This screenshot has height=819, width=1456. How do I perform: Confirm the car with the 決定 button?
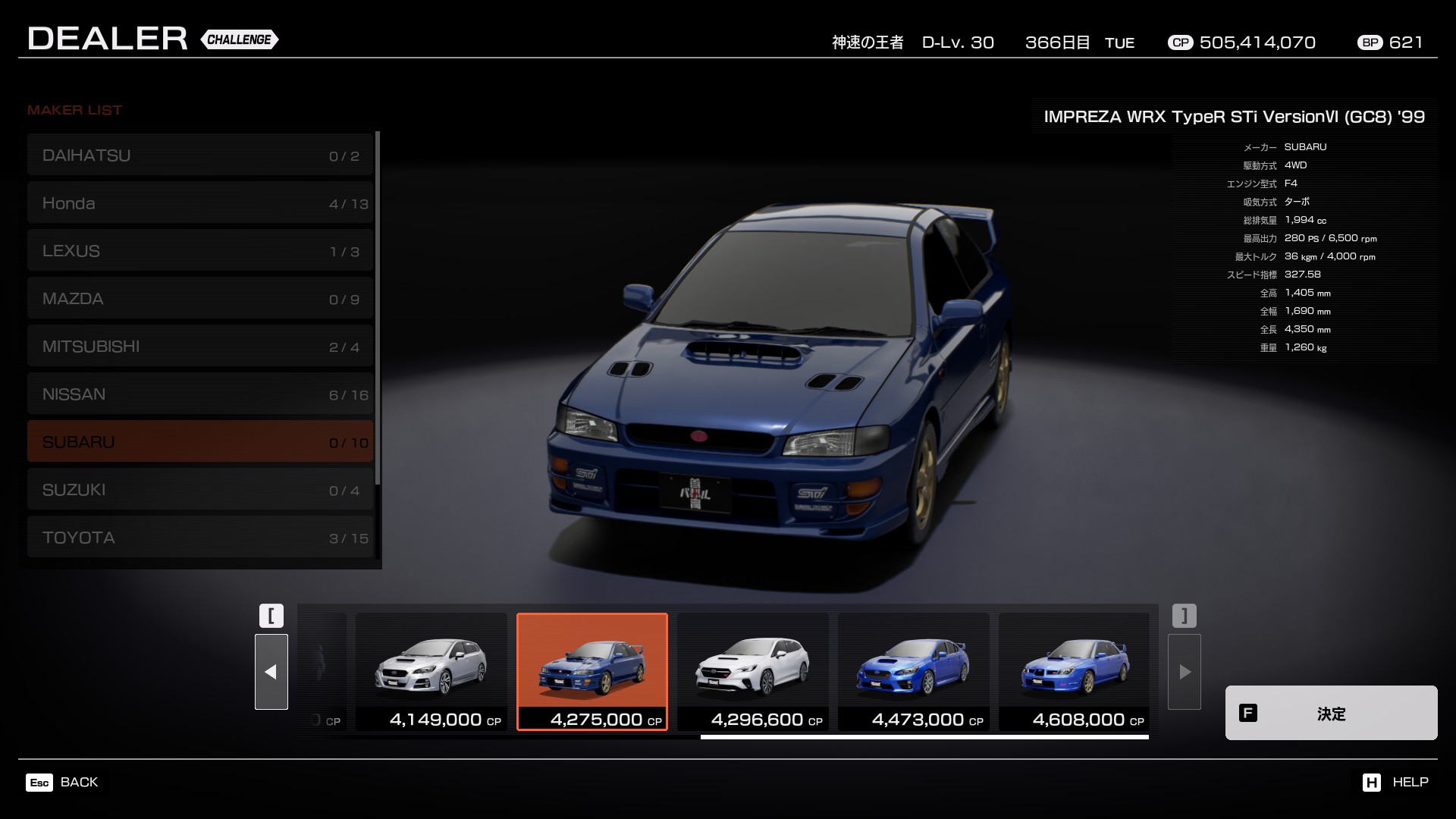(1331, 713)
